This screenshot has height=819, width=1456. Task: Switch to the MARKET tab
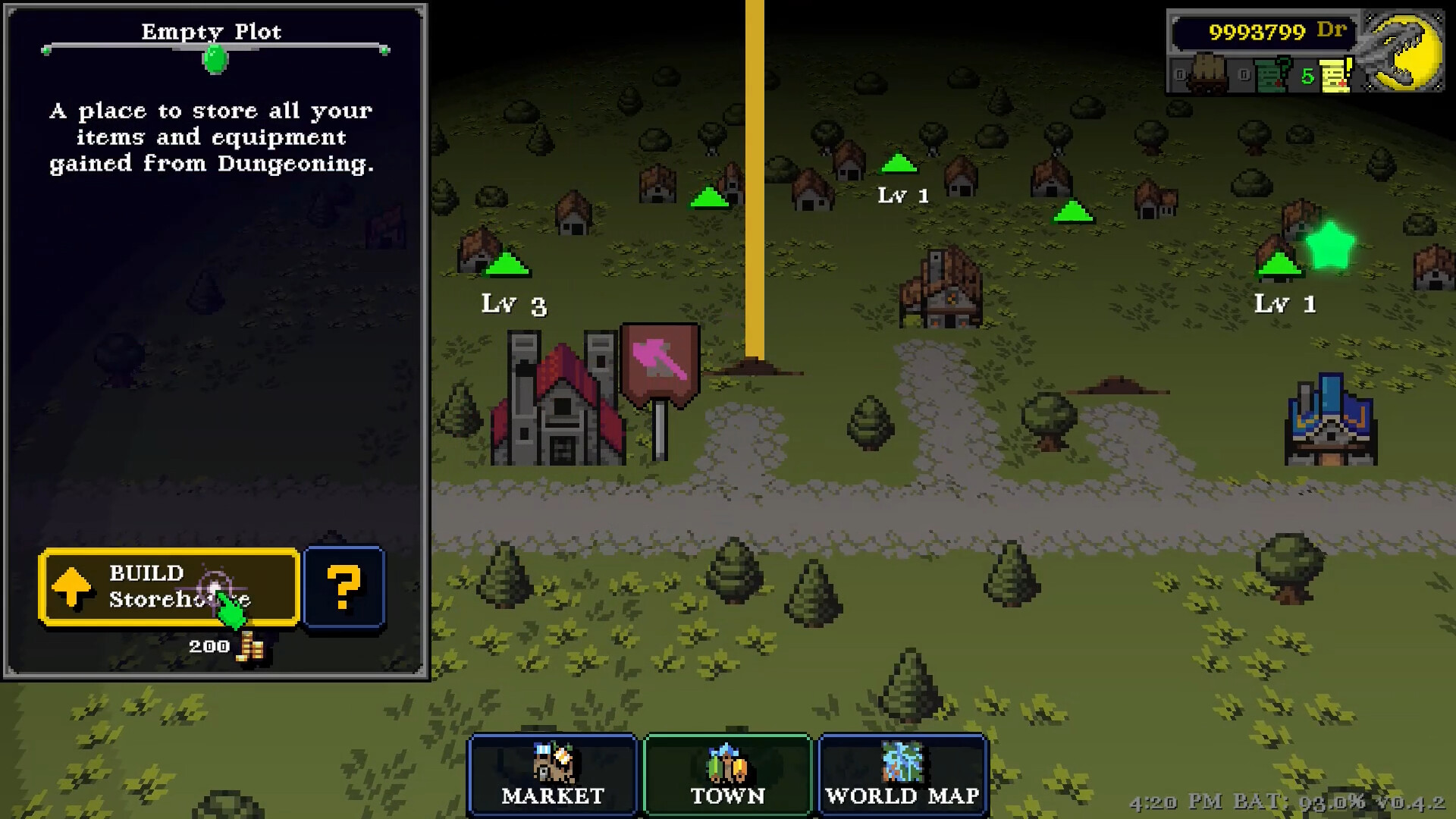(x=551, y=775)
